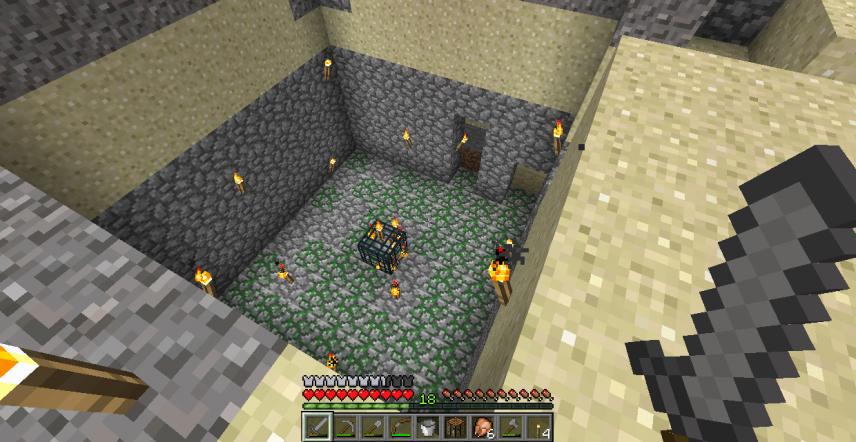Switch to the axe hotbar slot
Screen dimensions: 856x442
coord(509,427)
